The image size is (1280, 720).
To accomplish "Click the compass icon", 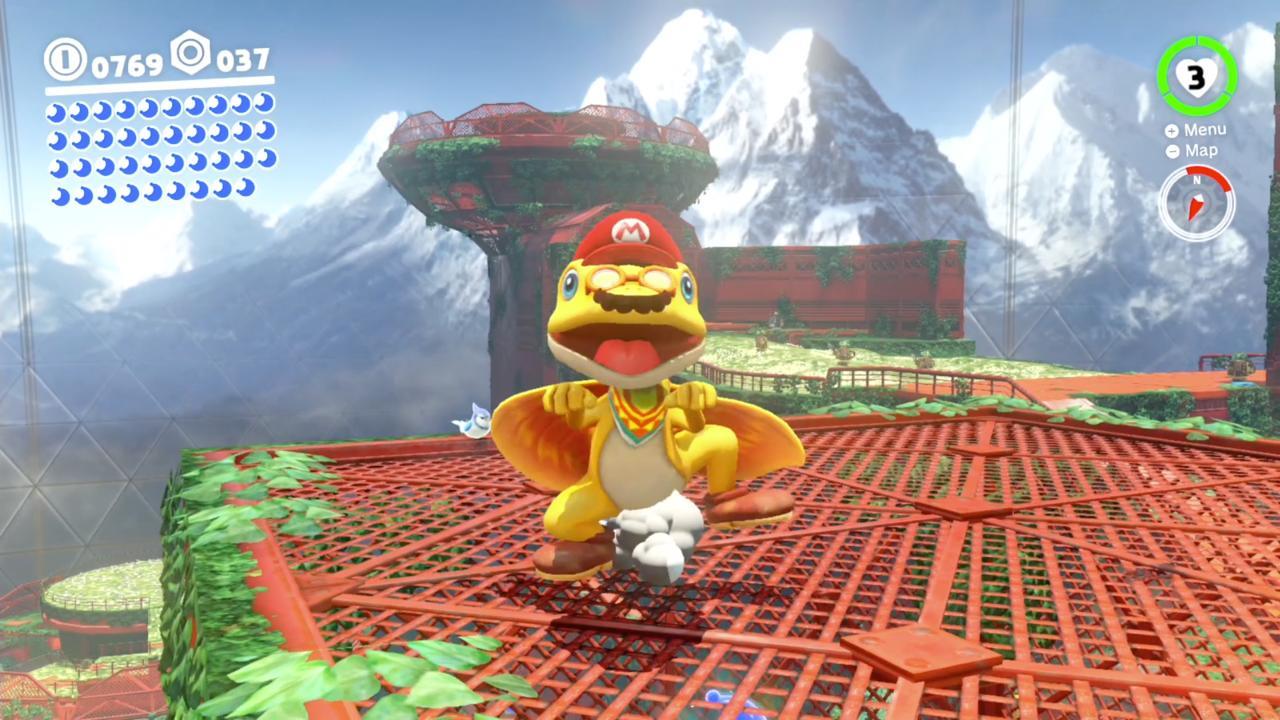I will pyautogui.click(x=1196, y=203).
